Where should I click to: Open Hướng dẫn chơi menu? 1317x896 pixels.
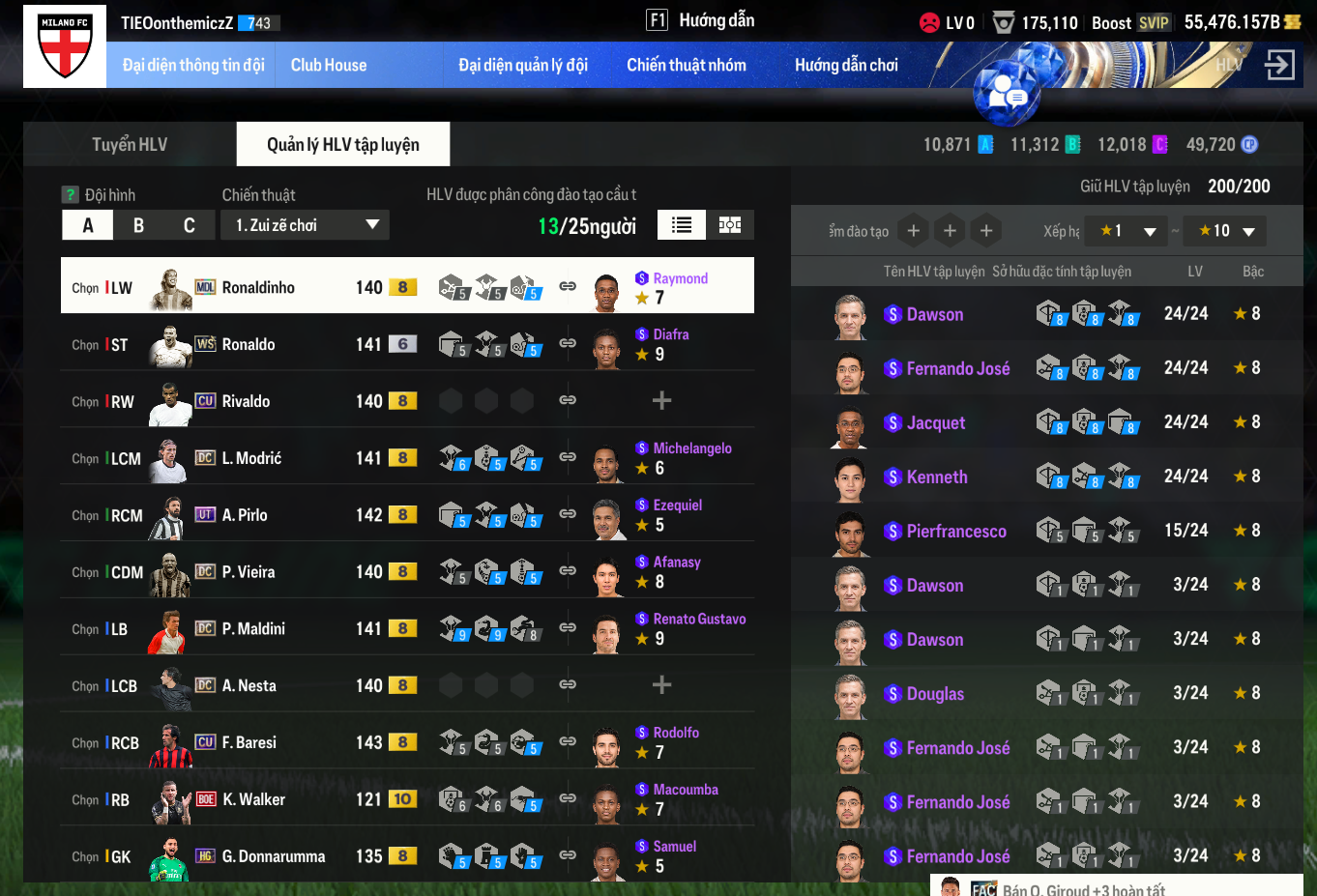(846, 66)
